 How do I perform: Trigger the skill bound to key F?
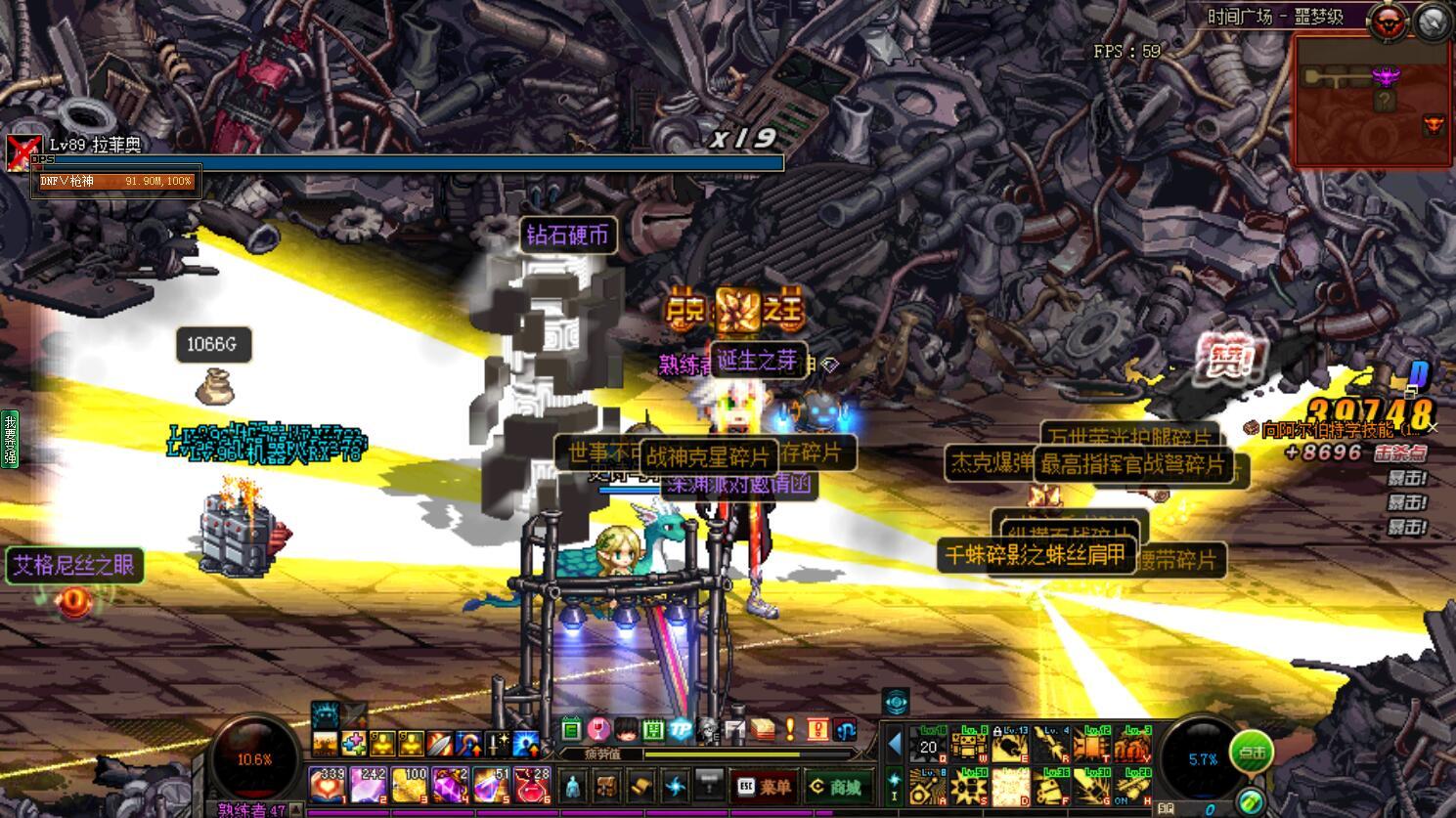tap(1052, 786)
